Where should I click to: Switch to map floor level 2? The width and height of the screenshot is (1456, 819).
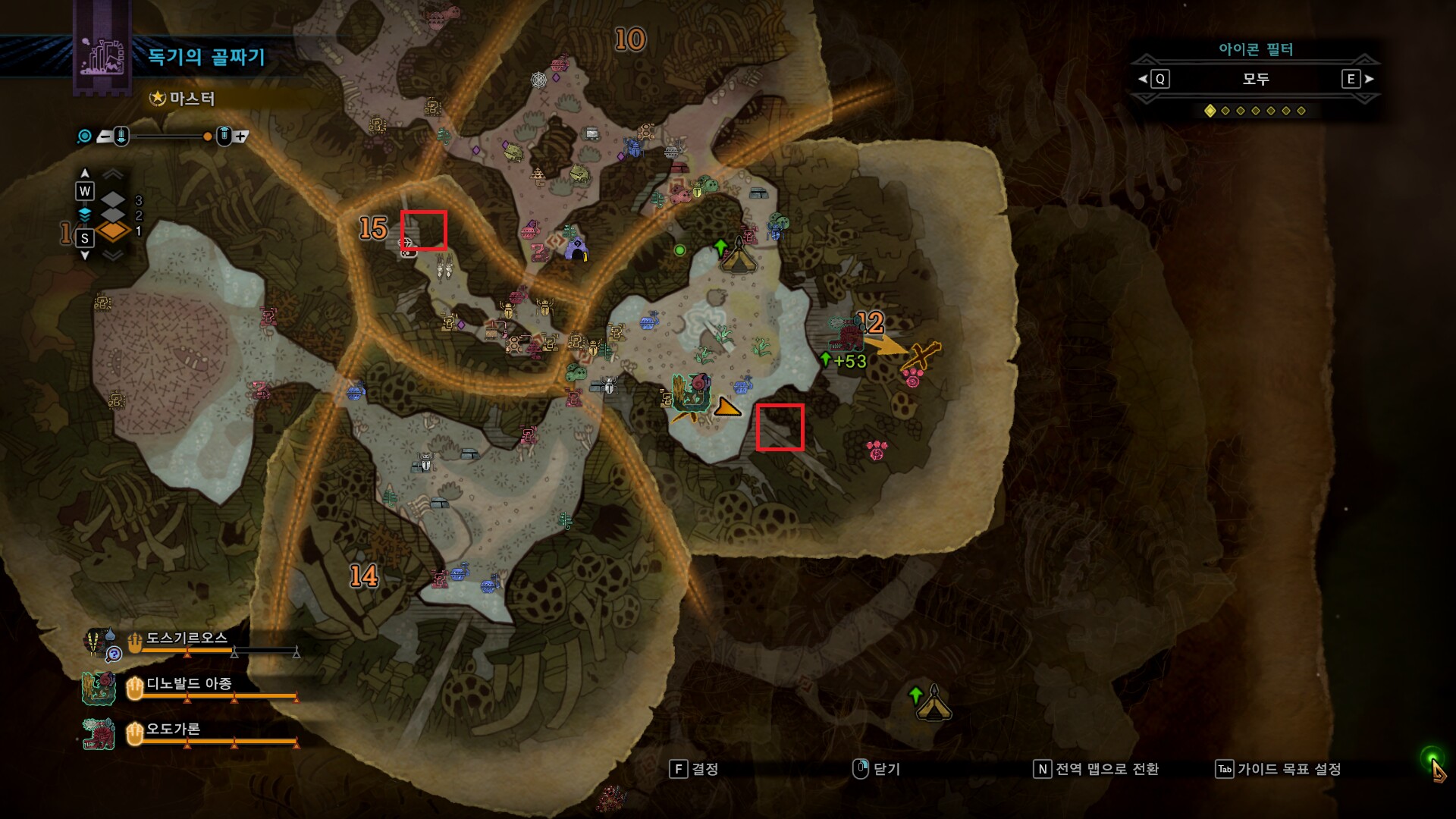[113, 215]
